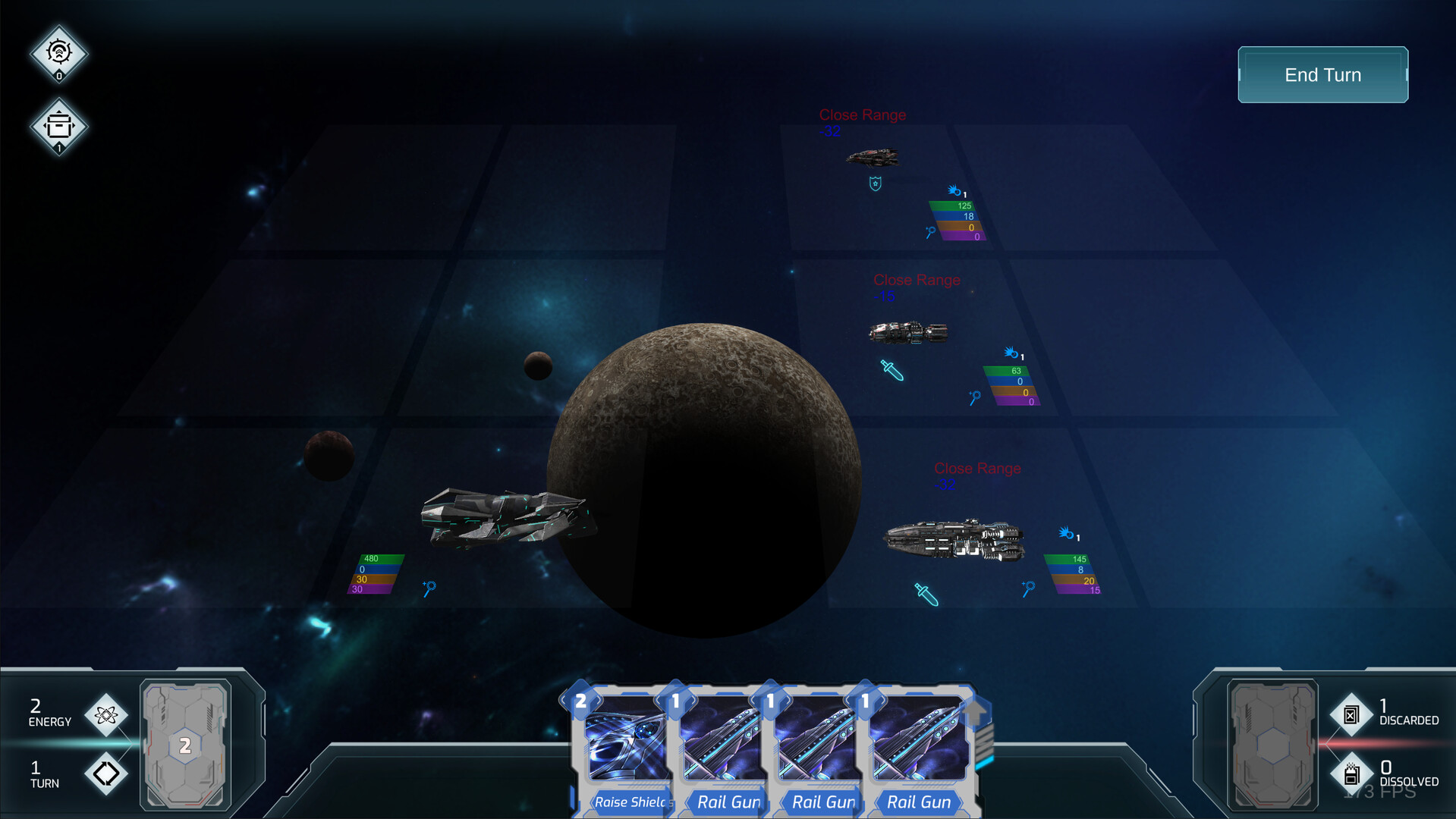Click the sword attack icon beside the middle enemy frigate

point(891,370)
